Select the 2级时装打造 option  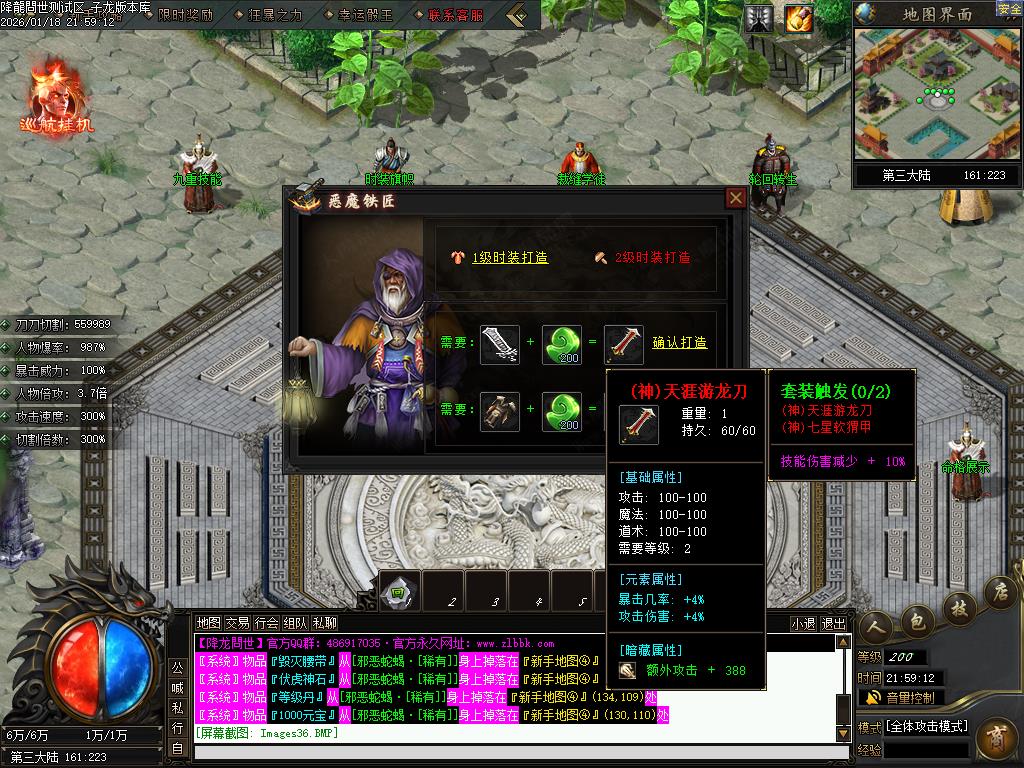pos(653,257)
